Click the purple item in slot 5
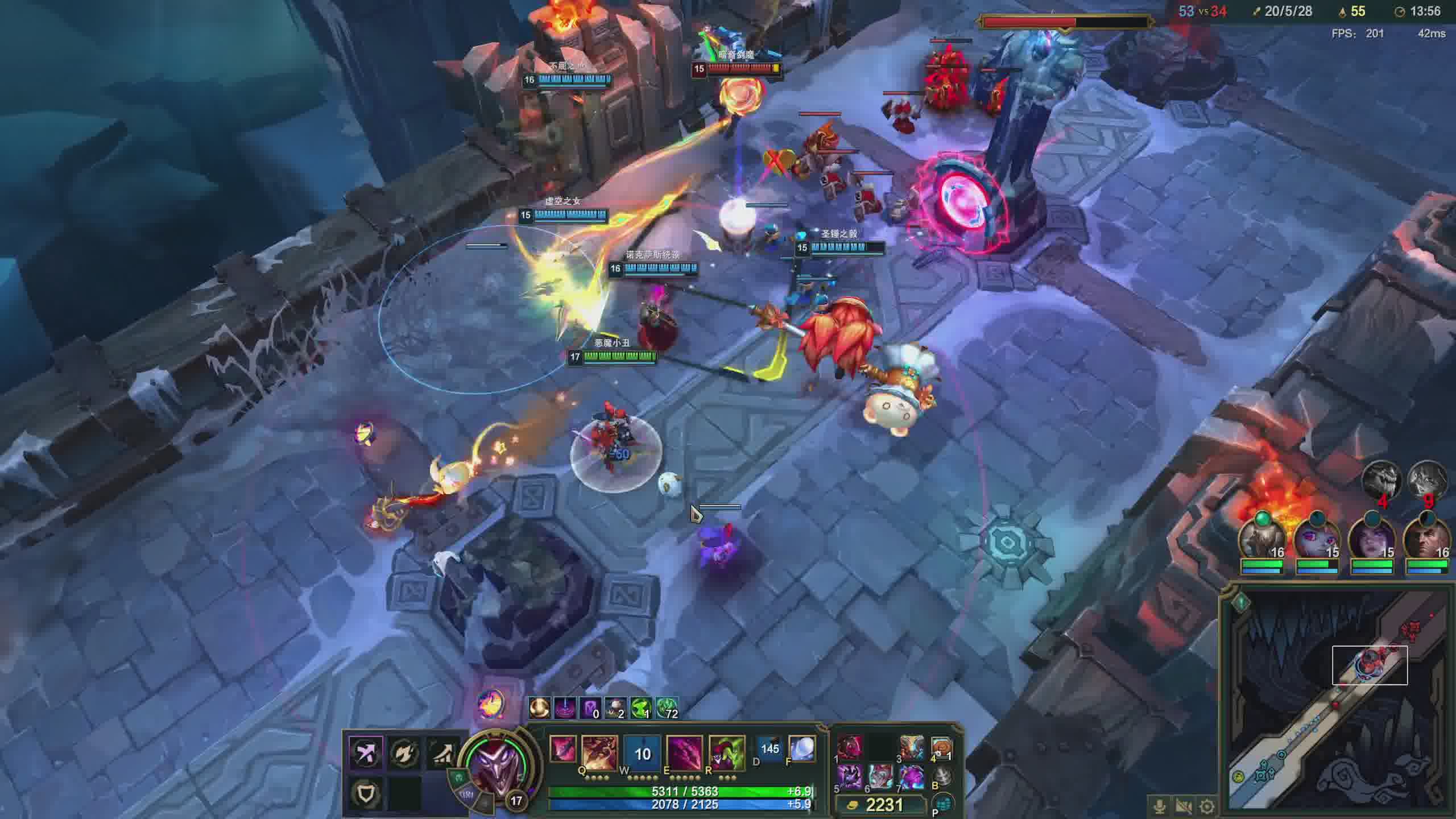 [850, 777]
